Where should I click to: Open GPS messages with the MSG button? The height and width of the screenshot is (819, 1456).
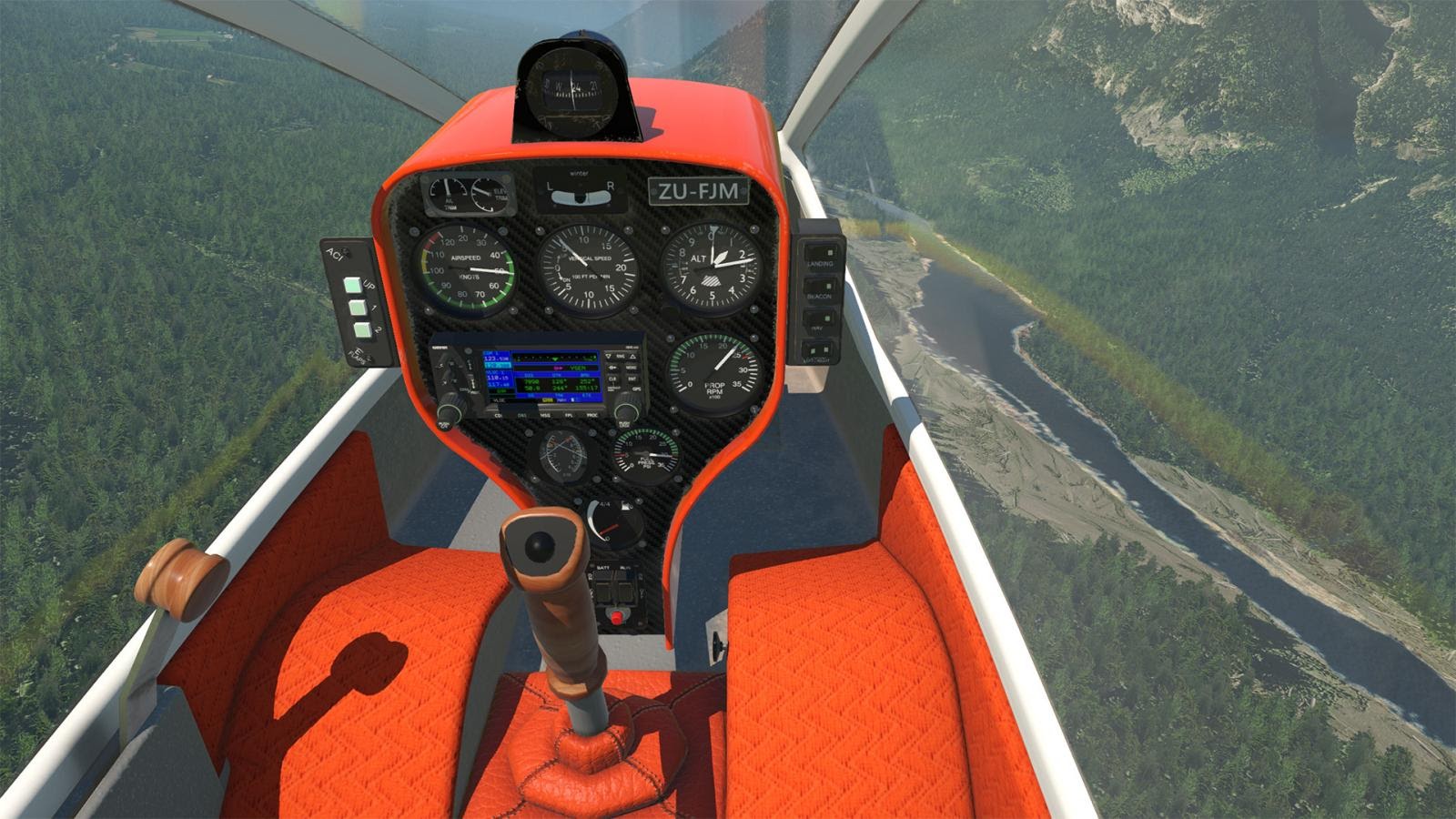[544, 415]
